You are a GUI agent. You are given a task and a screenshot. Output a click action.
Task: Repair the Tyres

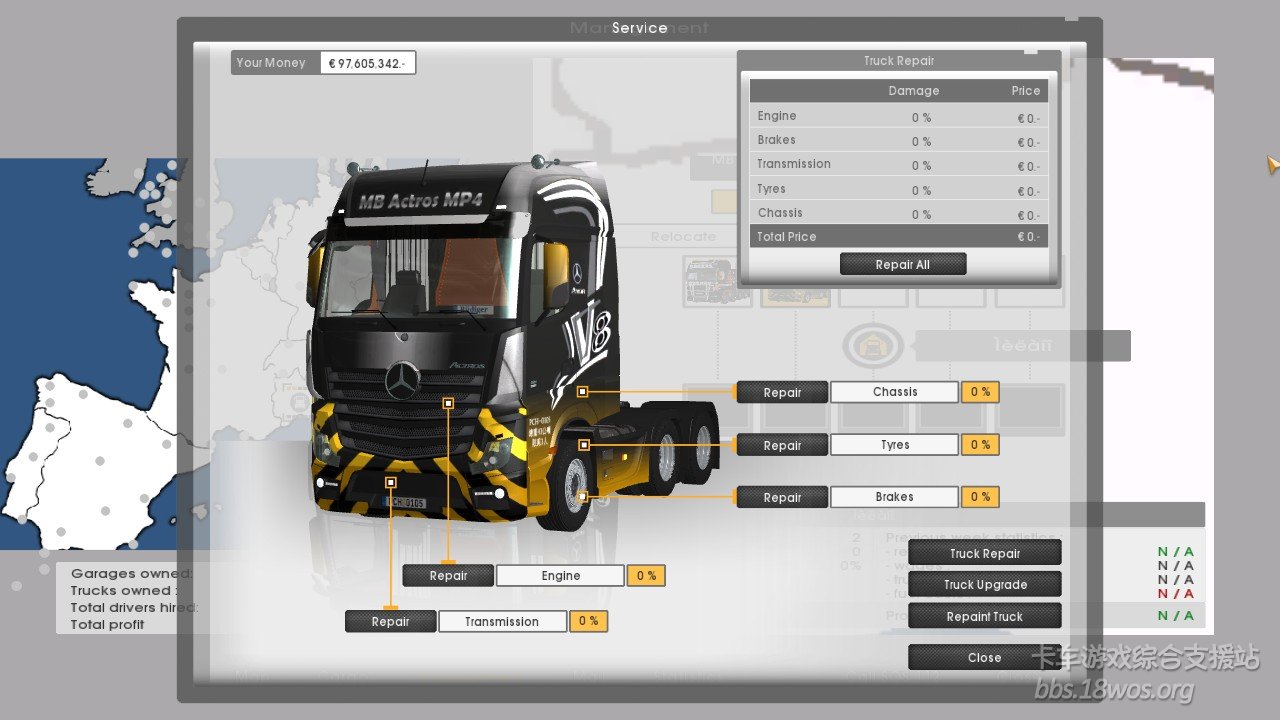[x=782, y=445]
